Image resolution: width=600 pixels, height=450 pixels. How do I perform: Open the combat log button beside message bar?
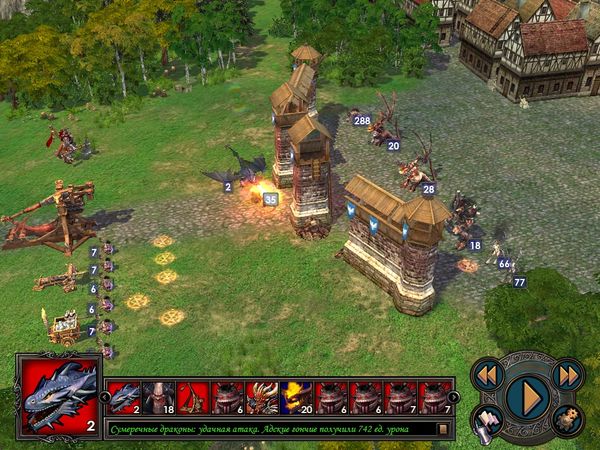point(442,429)
